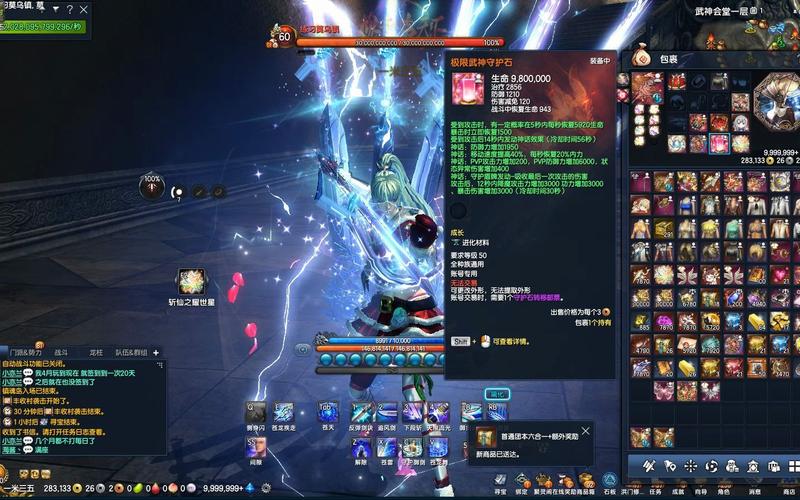Viewport: 800px width, 500px height.
Task: Select the 队伍&群组 chat tab
Action: pos(130,352)
